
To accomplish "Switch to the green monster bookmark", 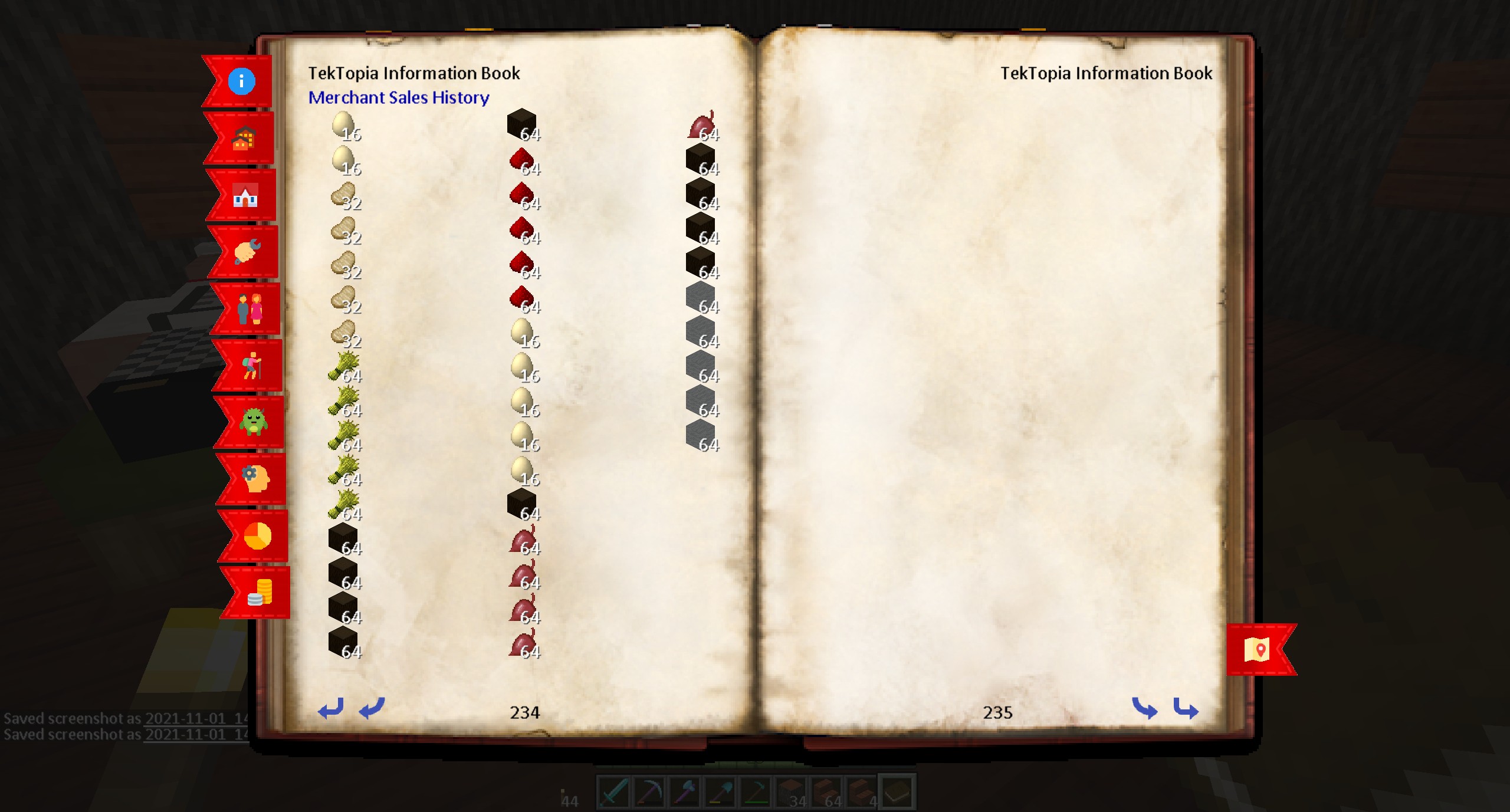I will [x=254, y=422].
